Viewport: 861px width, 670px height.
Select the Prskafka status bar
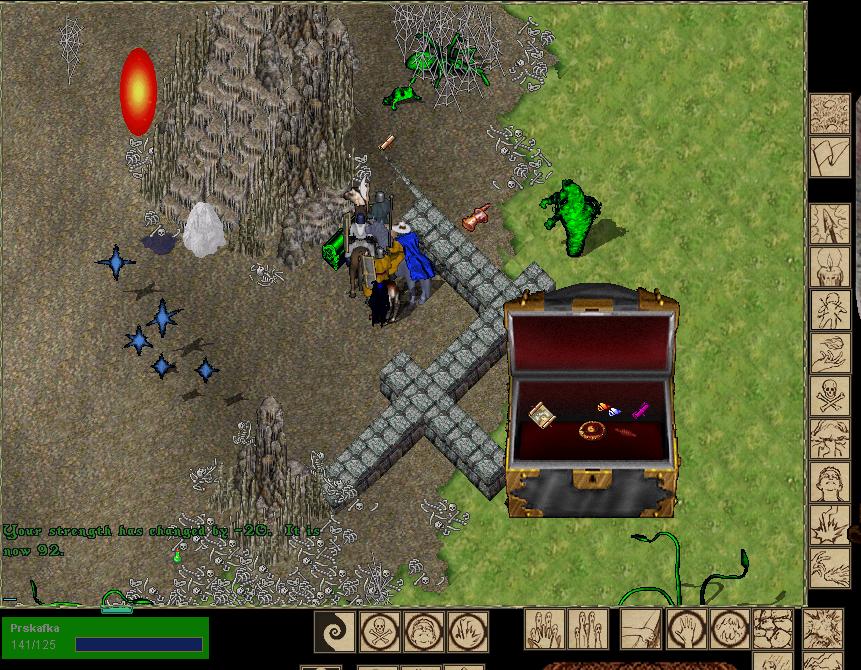click(x=105, y=637)
